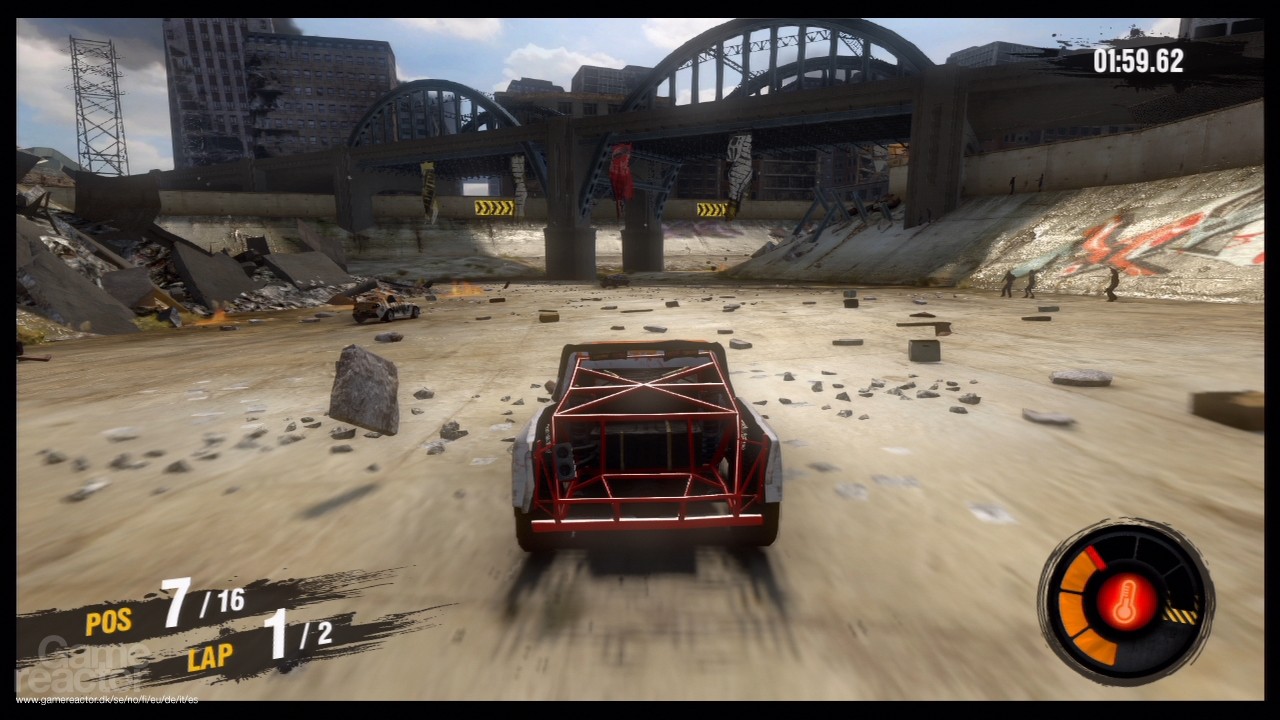Click the glowing thermometer boost icon

pos(1125,602)
